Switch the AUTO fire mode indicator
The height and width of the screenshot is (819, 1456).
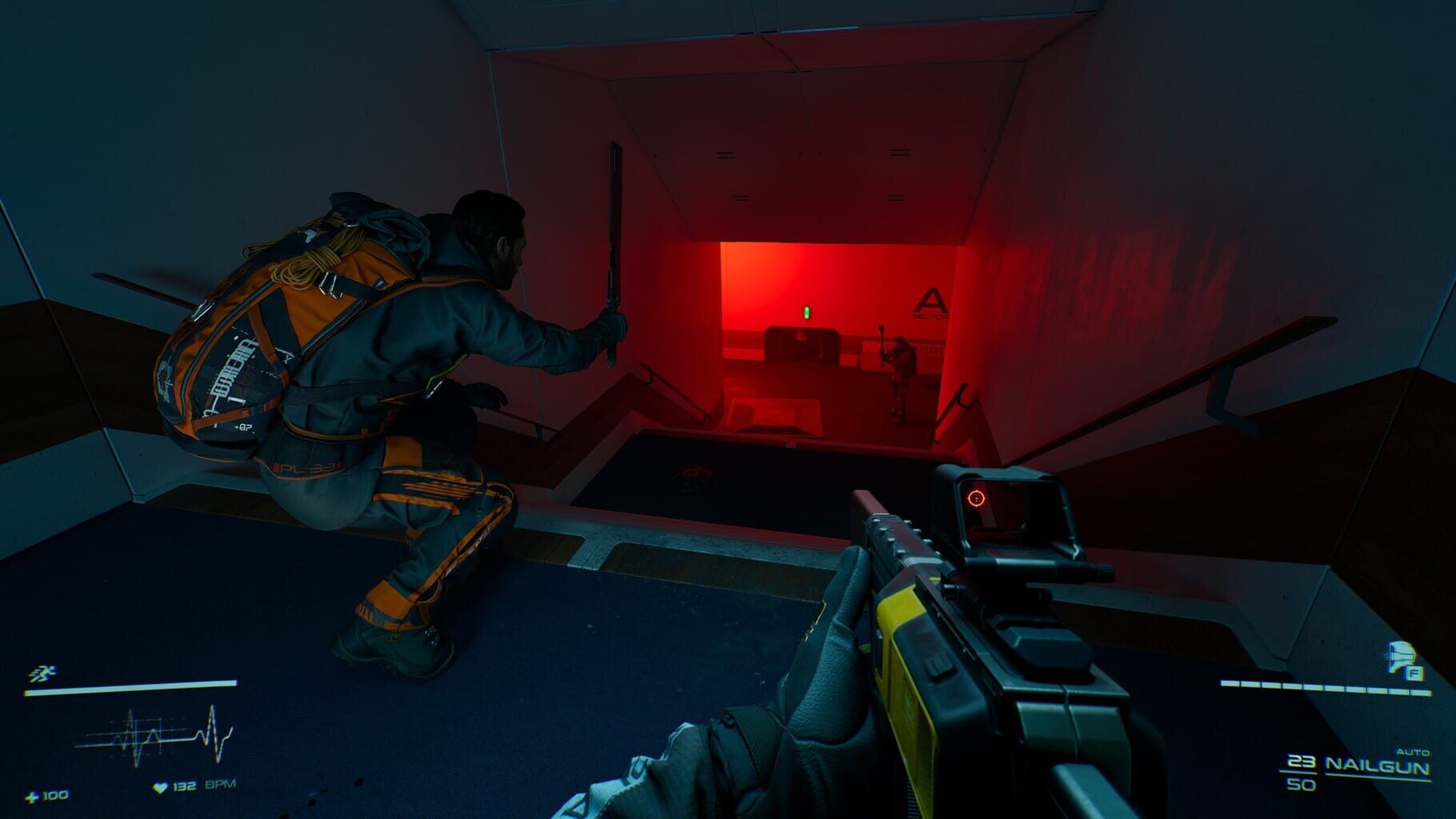[1414, 752]
